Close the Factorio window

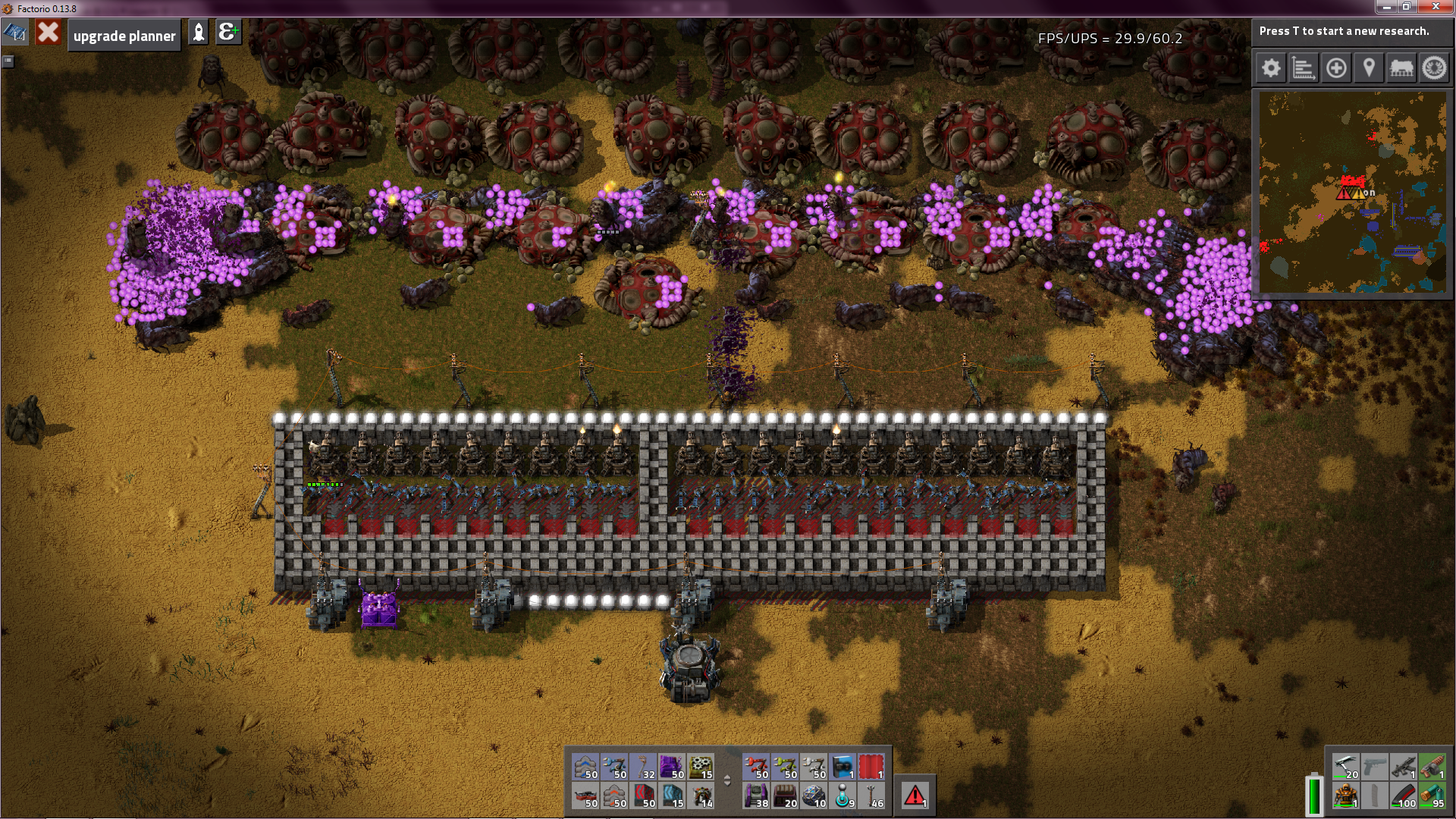[x=1436, y=7]
